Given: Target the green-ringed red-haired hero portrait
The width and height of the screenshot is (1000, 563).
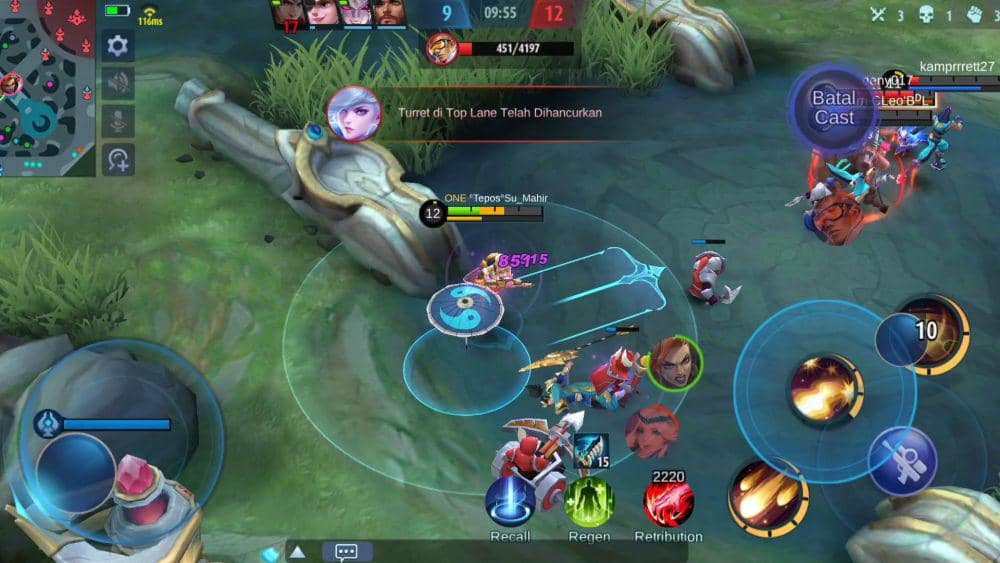Looking at the screenshot, I should (x=674, y=364).
